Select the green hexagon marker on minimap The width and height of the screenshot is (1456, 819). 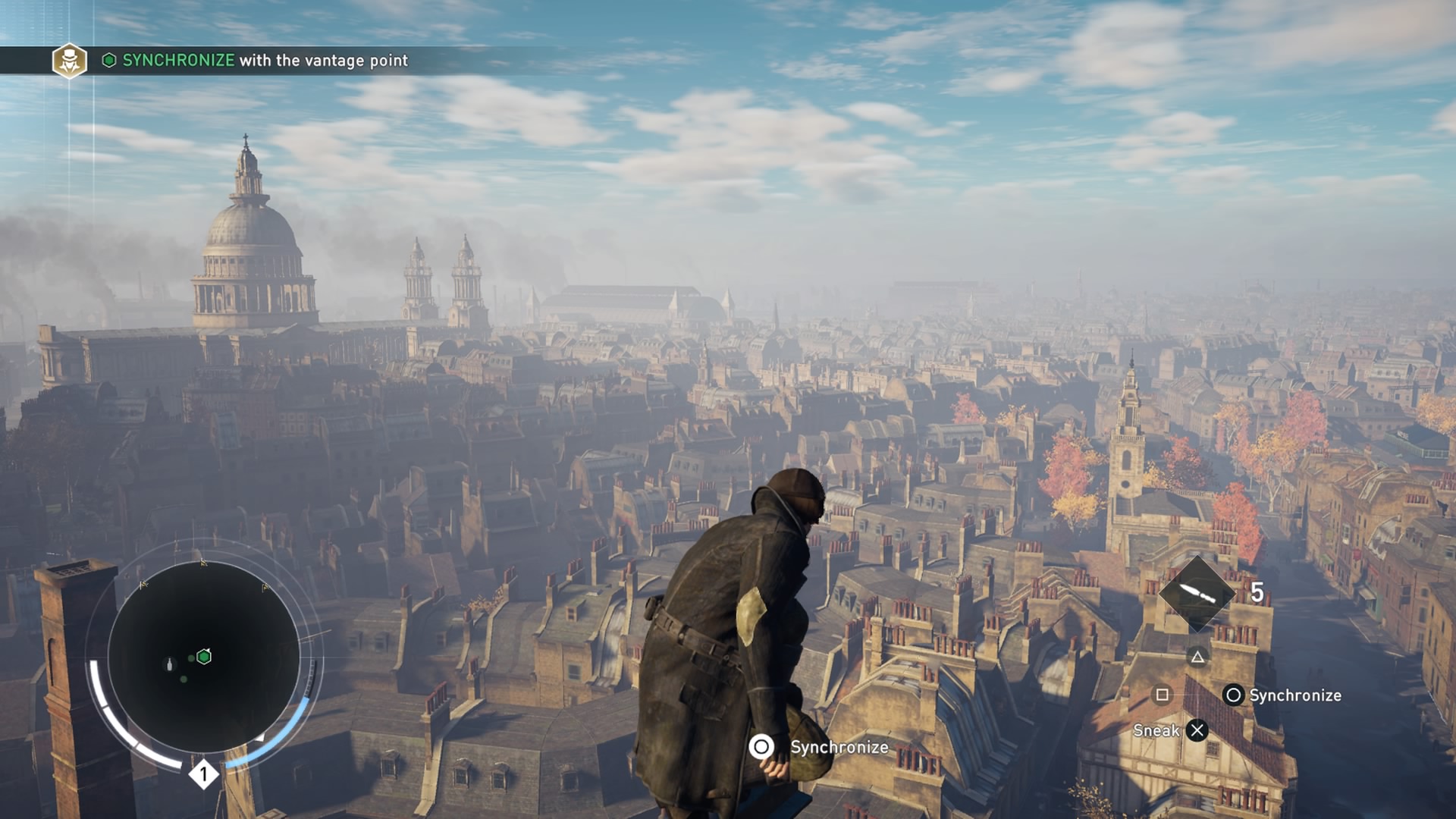pyautogui.click(x=204, y=657)
